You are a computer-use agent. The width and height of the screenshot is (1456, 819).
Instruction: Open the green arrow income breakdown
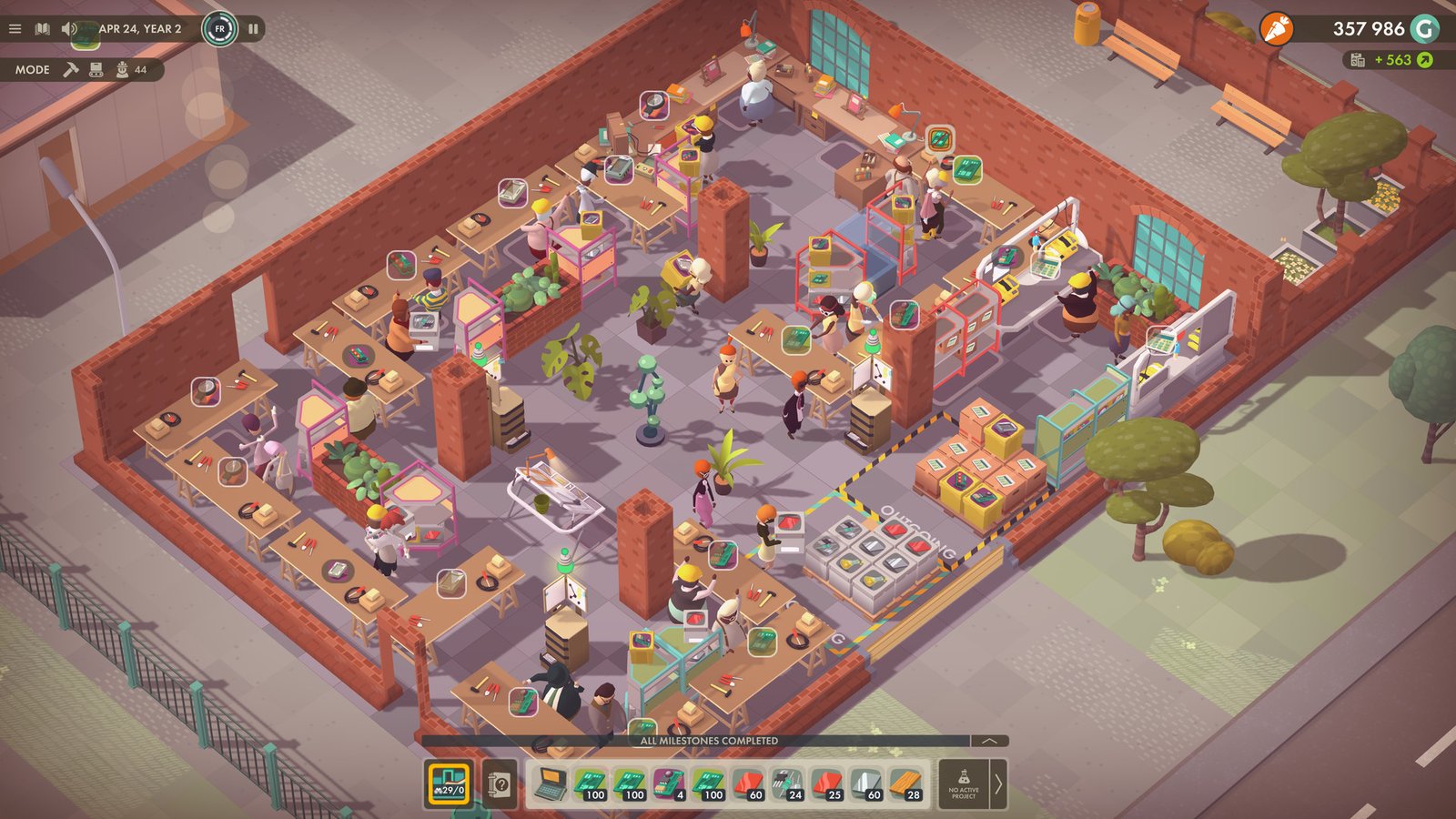pyautogui.click(x=1424, y=60)
